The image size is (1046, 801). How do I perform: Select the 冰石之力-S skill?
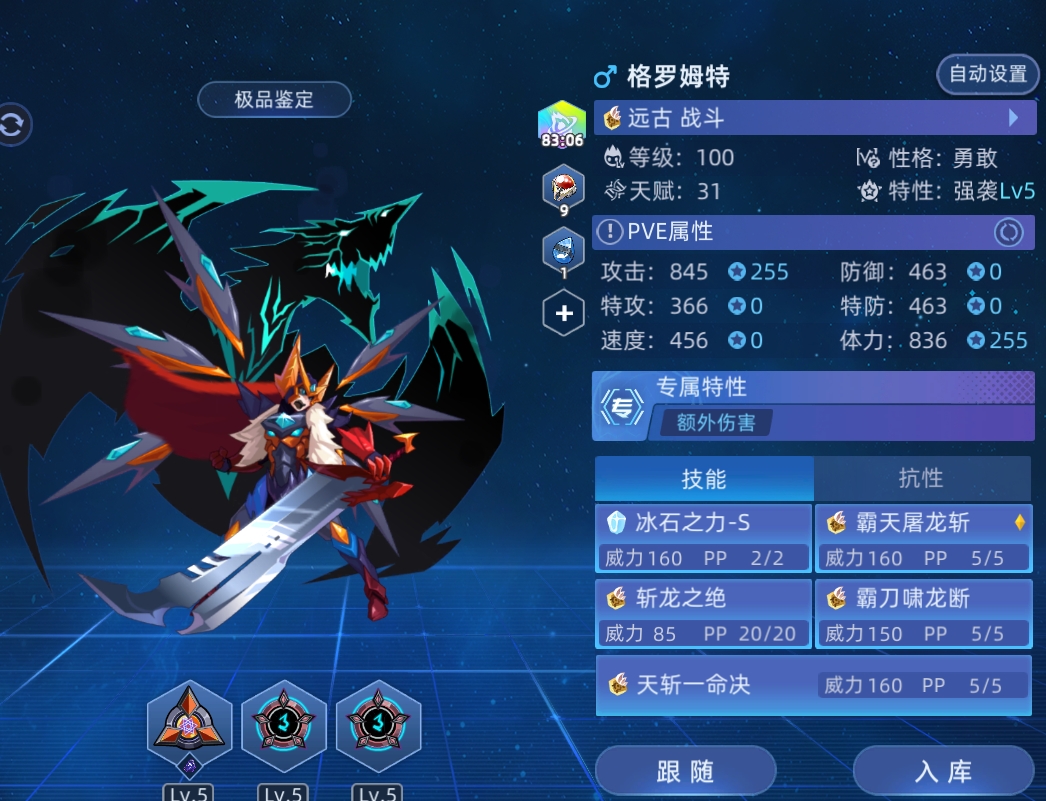click(703, 538)
